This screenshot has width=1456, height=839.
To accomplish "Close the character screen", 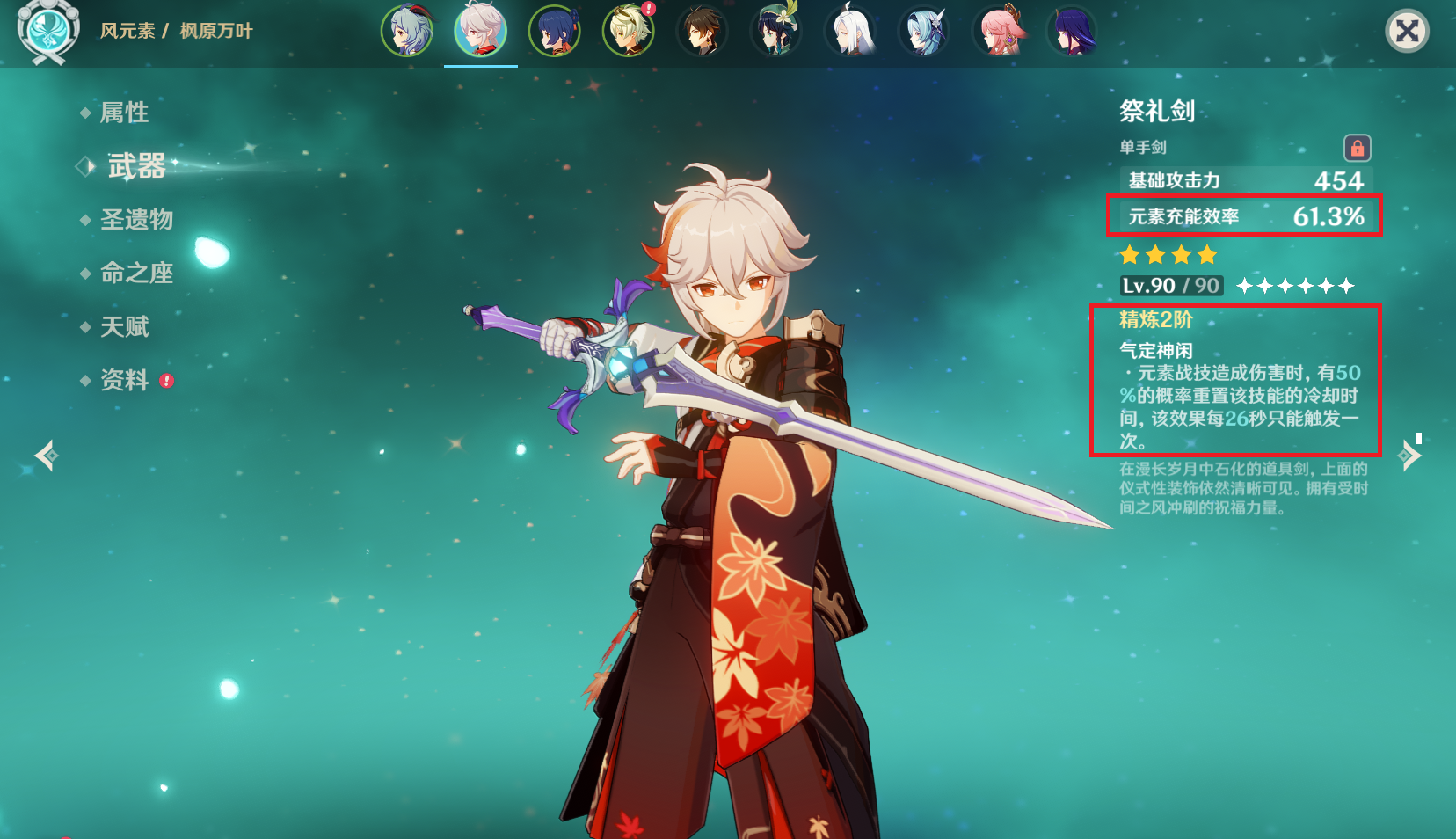I will [1407, 32].
